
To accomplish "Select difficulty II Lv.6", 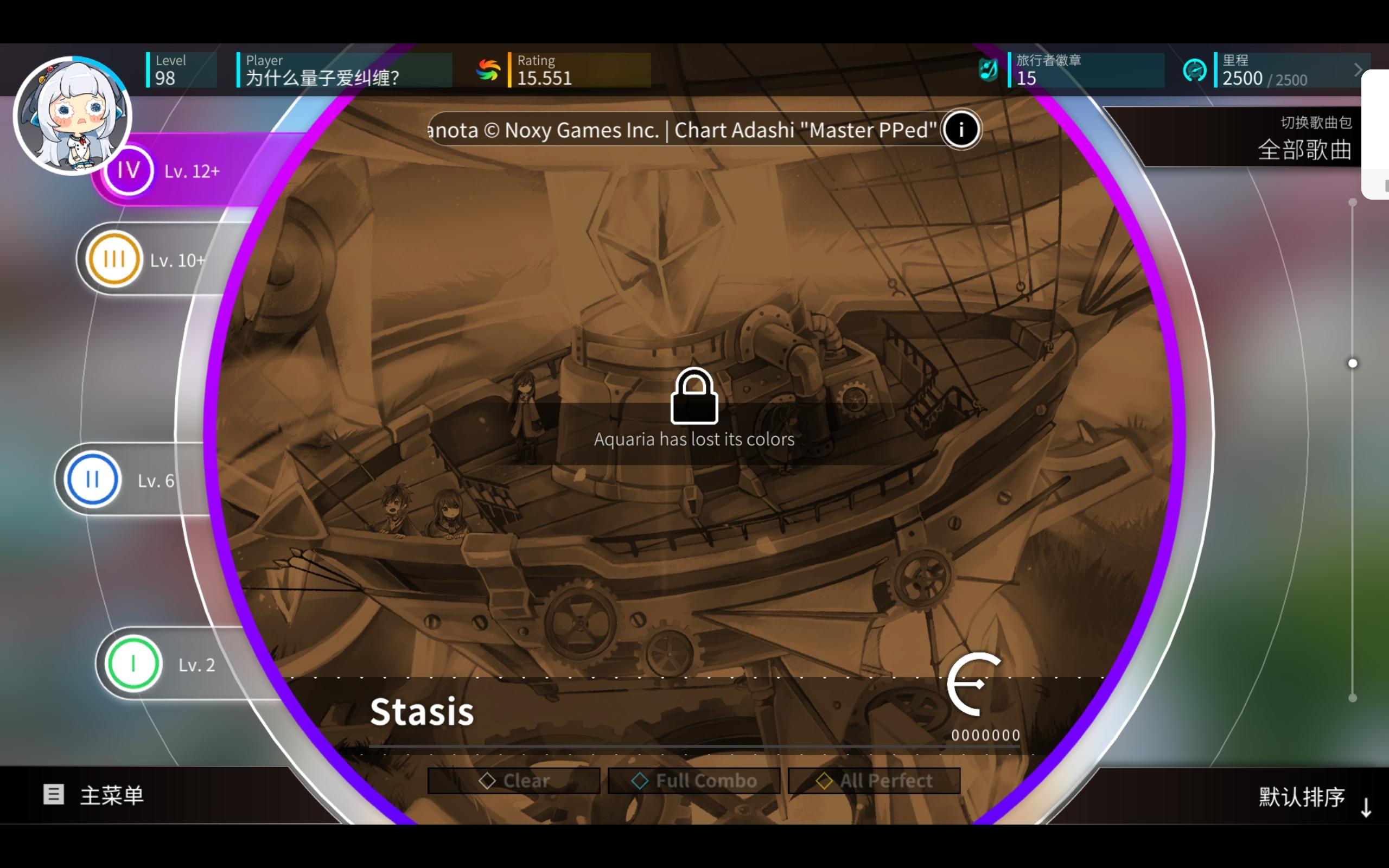I will point(91,480).
